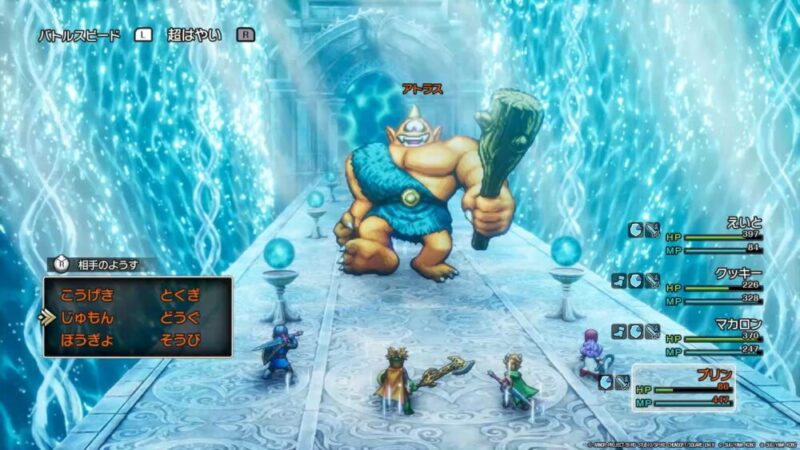Select party member マカロン

point(736,322)
